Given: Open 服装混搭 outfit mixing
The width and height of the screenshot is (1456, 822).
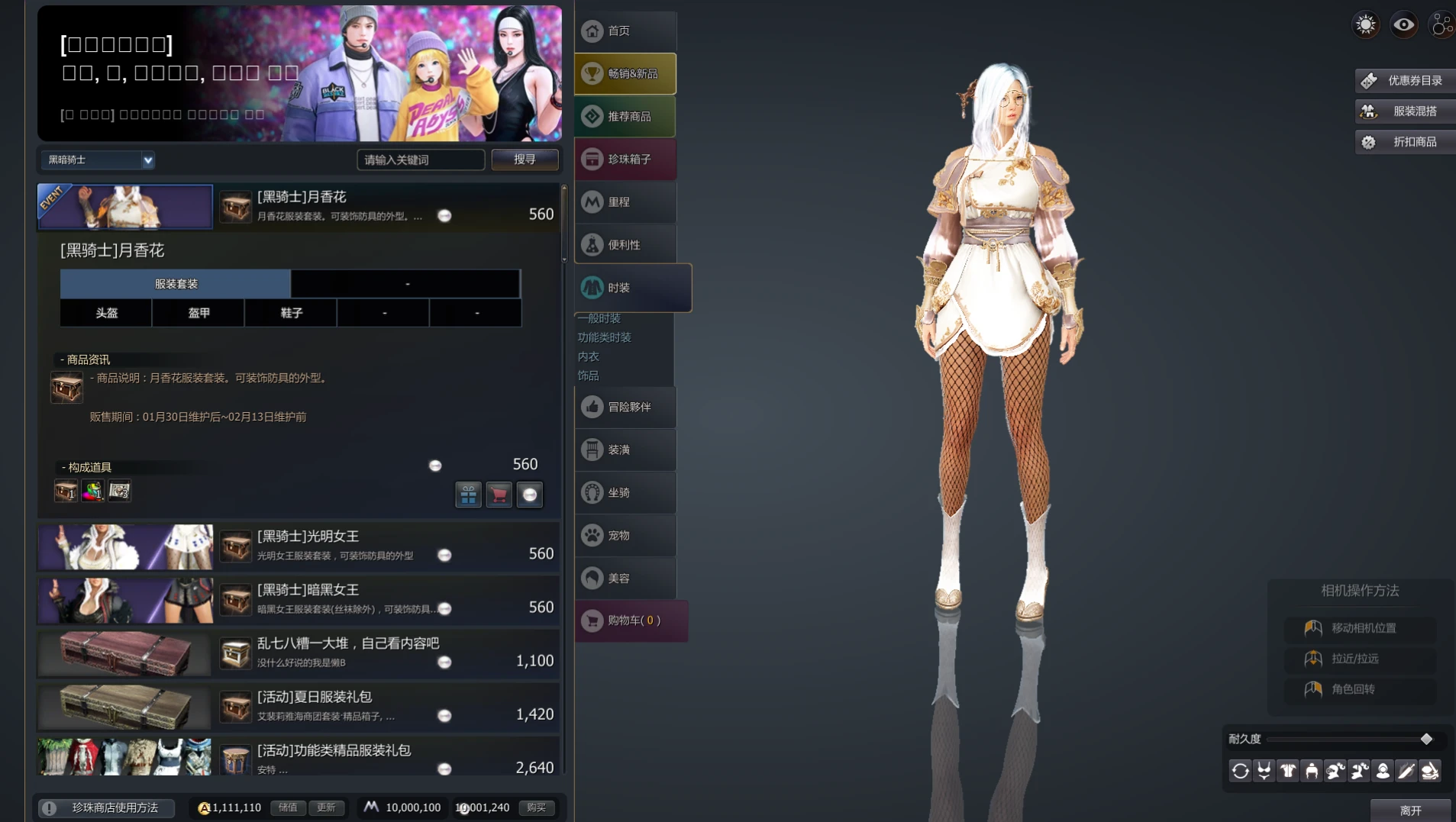Looking at the screenshot, I should tap(1405, 111).
